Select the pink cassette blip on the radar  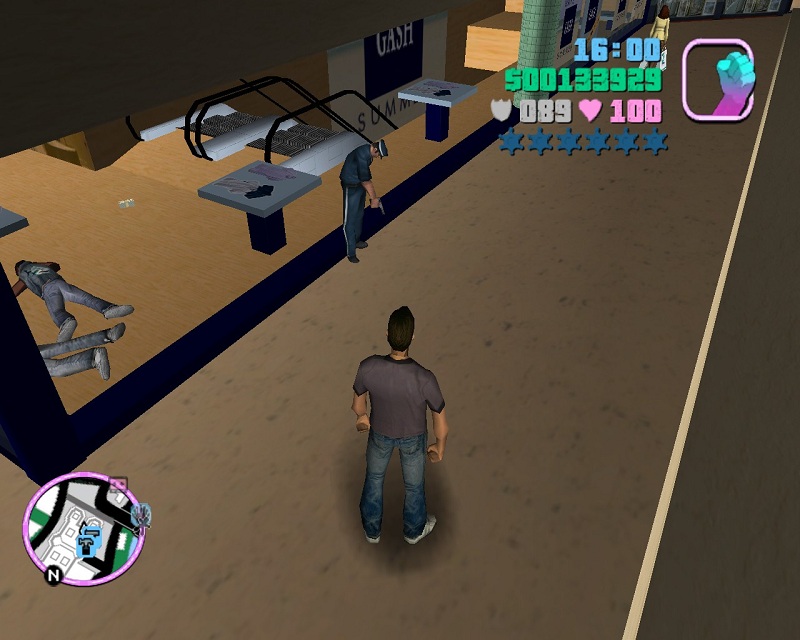click(x=119, y=485)
